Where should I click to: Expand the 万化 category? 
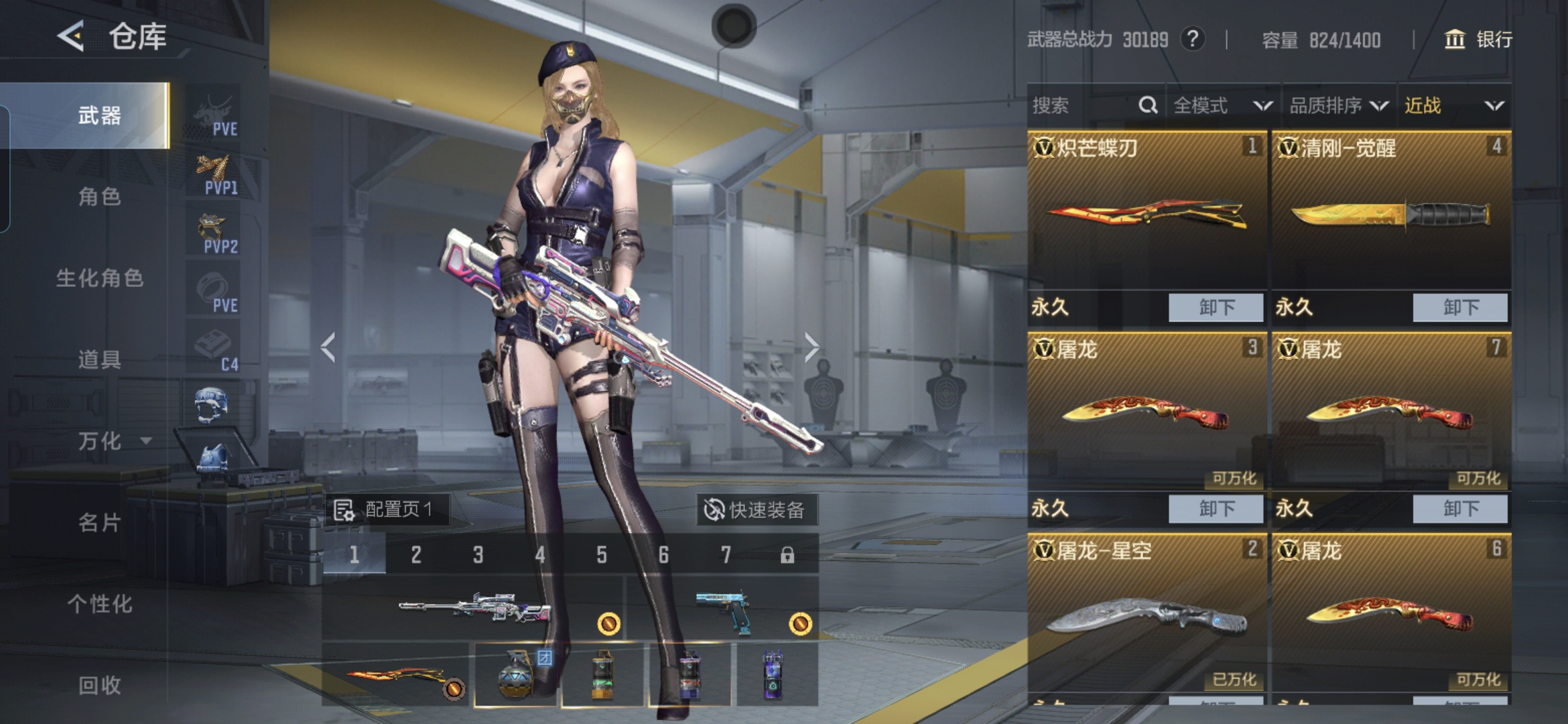[x=107, y=441]
